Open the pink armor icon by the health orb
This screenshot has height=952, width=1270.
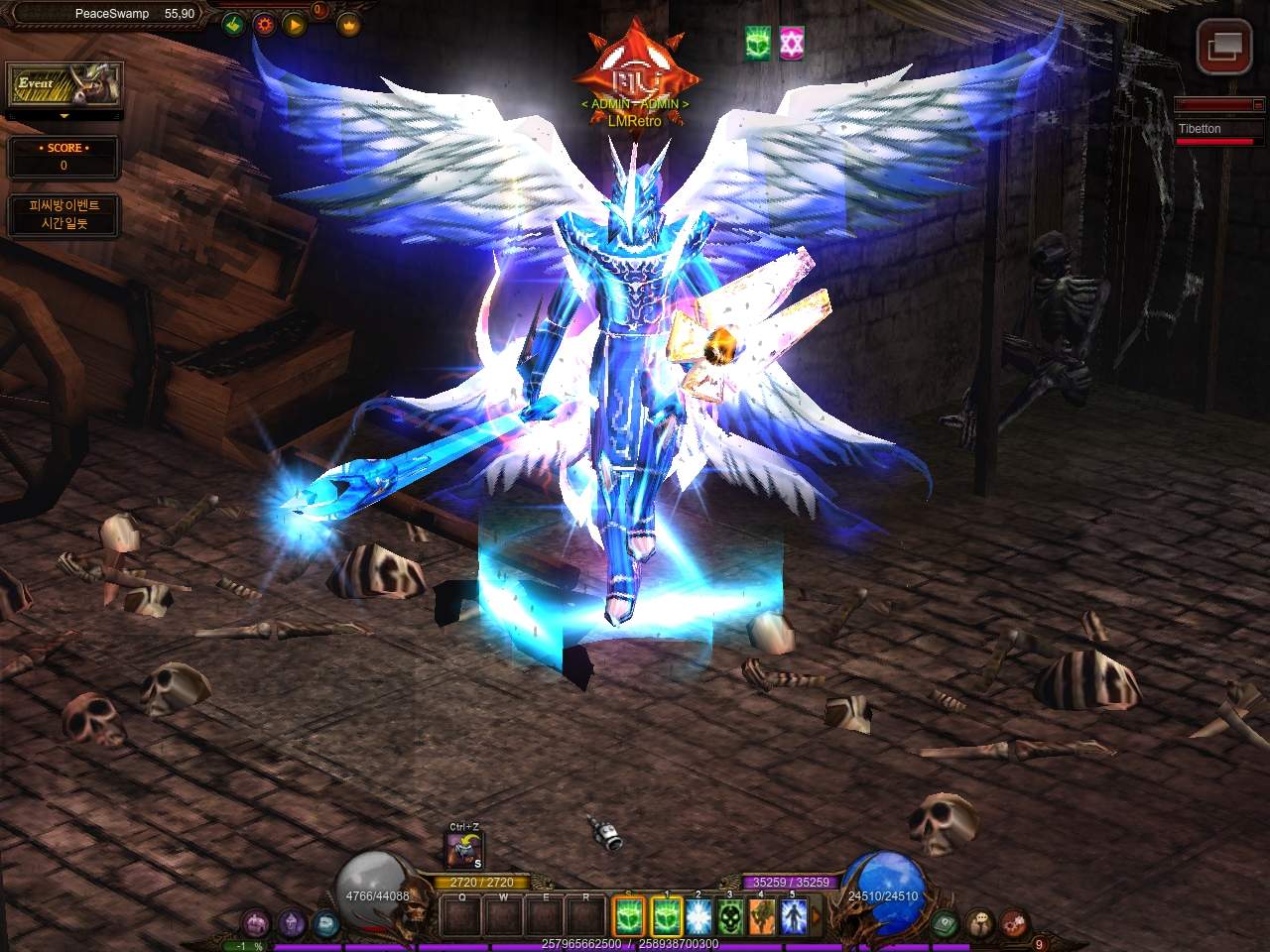pyautogui.click(x=257, y=923)
